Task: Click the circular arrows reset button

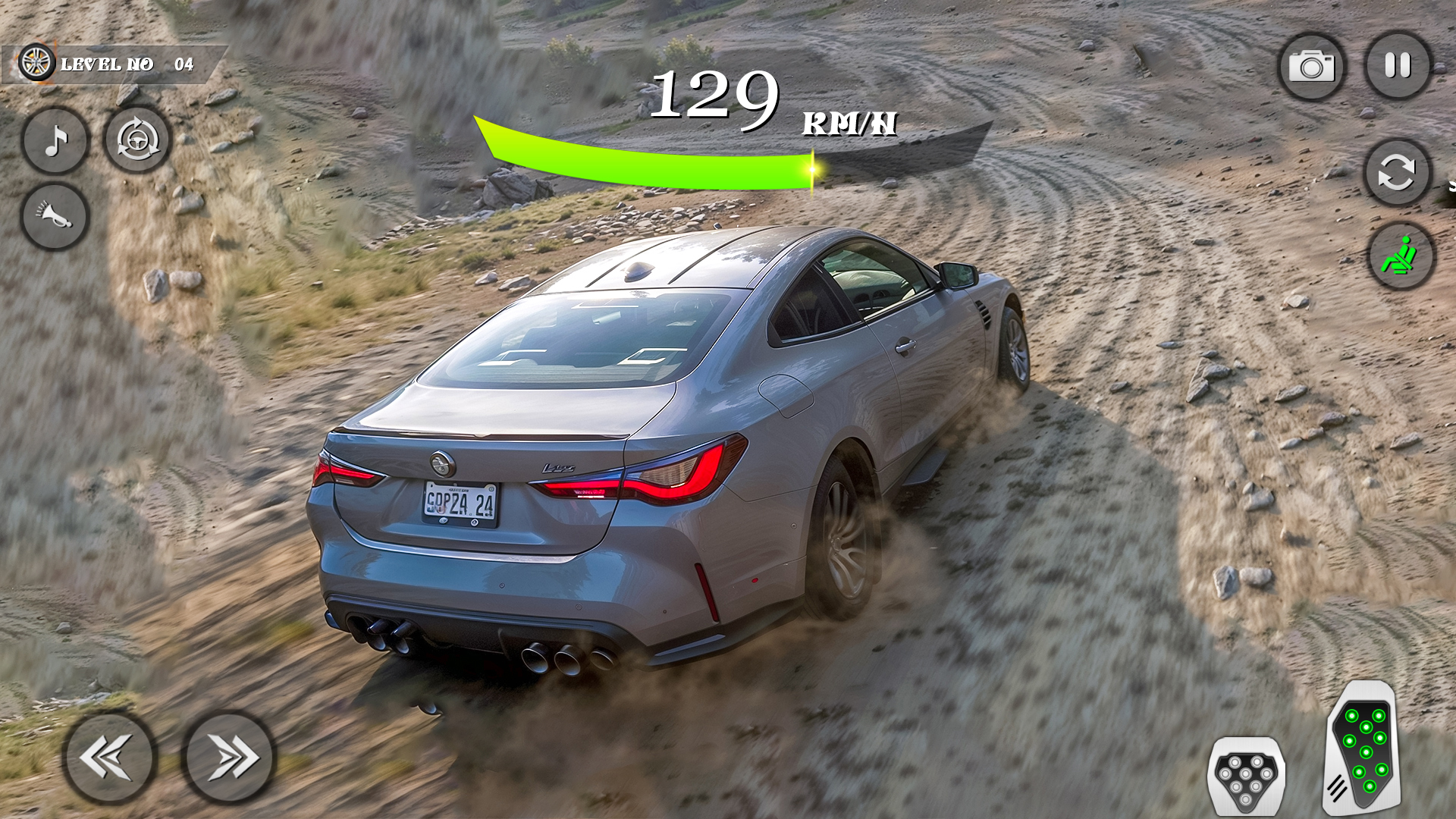Action: click(x=1397, y=173)
